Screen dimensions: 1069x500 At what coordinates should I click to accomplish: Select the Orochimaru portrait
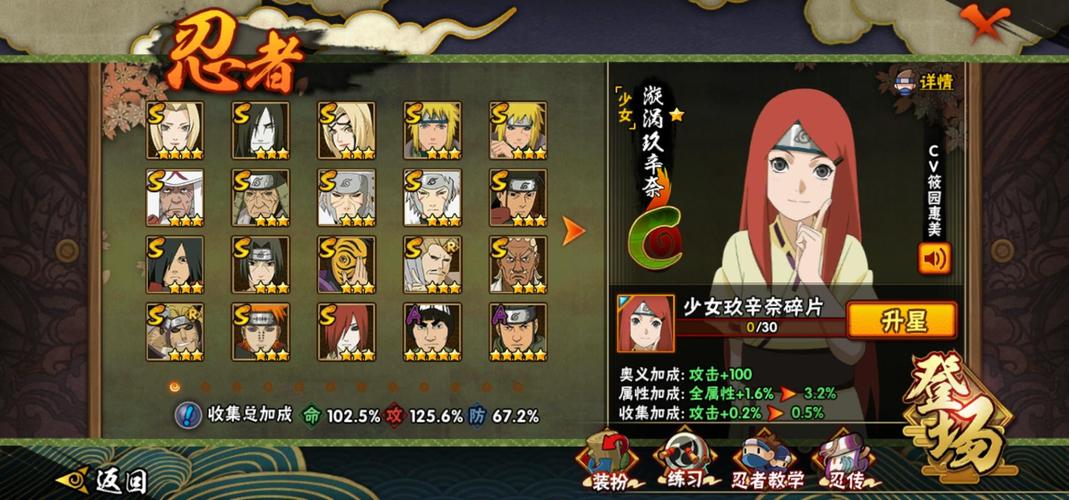(x=260, y=129)
